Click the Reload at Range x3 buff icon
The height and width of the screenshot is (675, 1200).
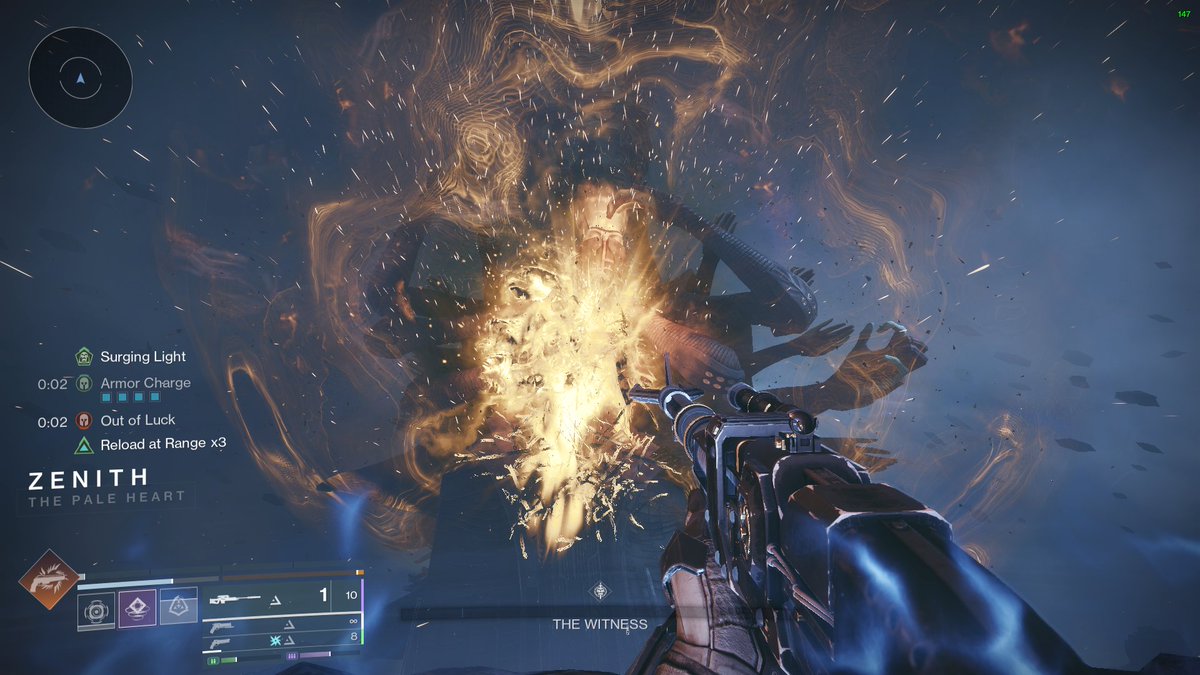click(x=83, y=444)
